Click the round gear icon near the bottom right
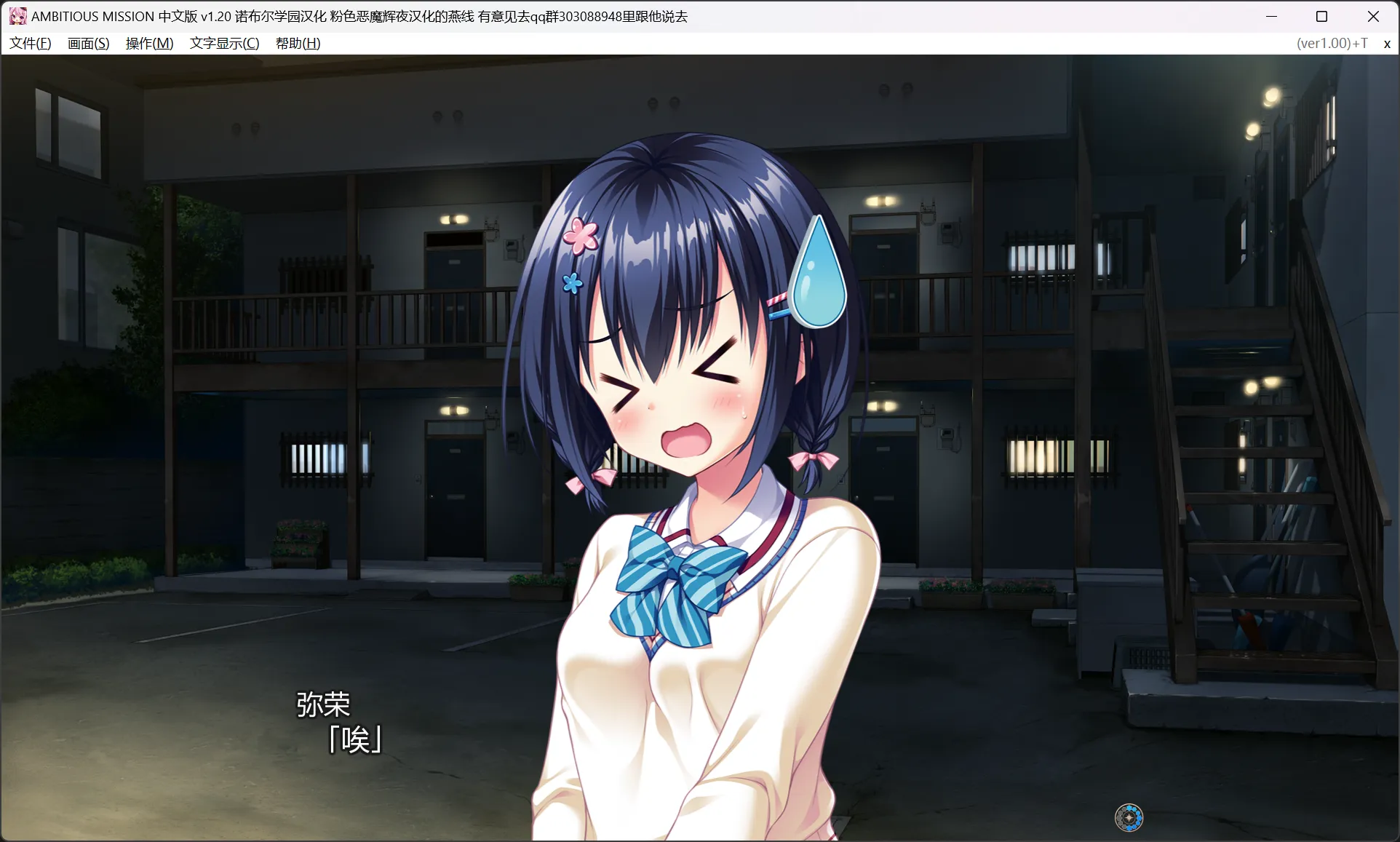1400x842 pixels. coord(1129,818)
